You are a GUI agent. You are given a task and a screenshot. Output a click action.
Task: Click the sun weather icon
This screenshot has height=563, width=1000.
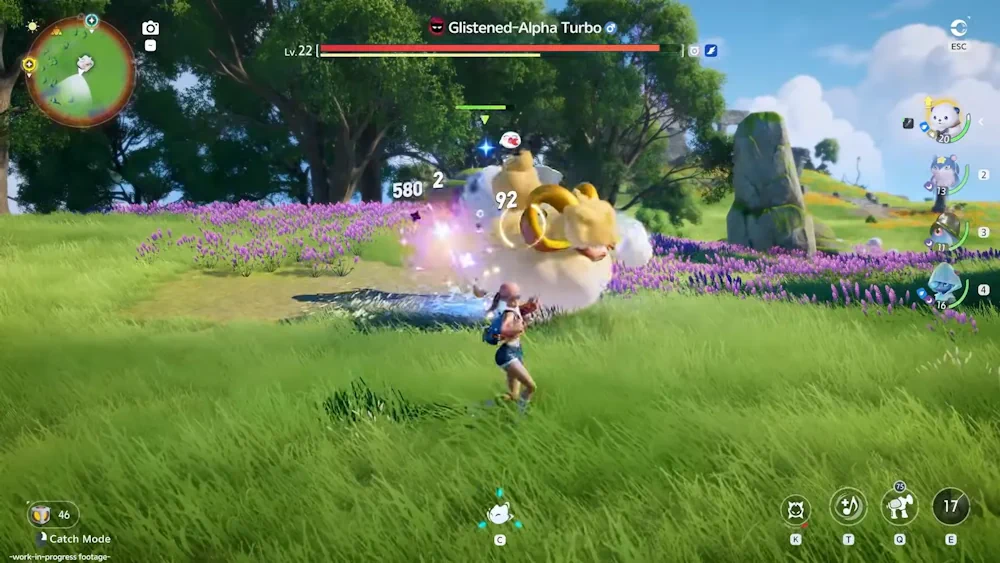coord(32,26)
